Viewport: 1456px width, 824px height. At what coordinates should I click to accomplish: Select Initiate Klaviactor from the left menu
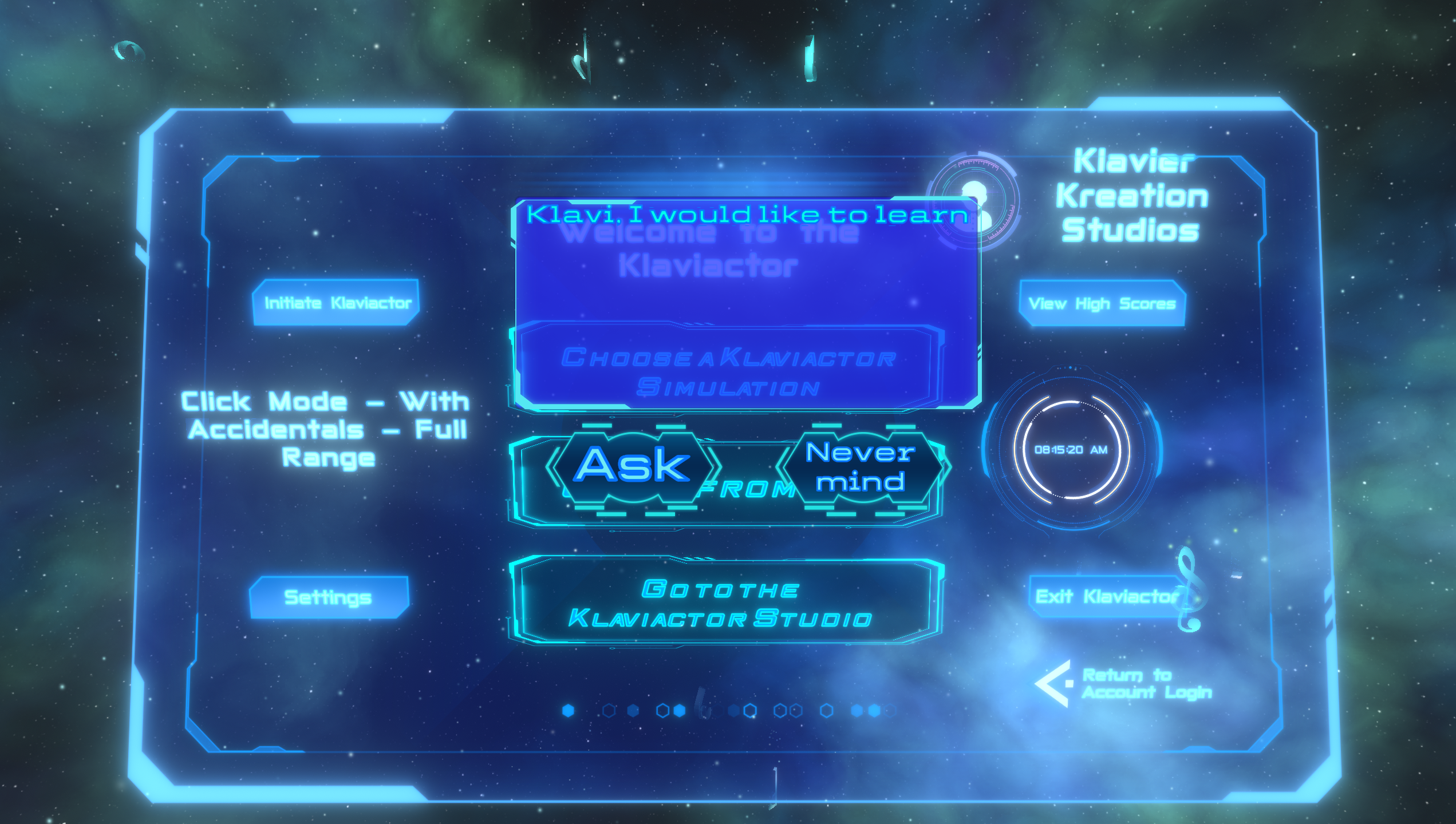click(340, 302)
